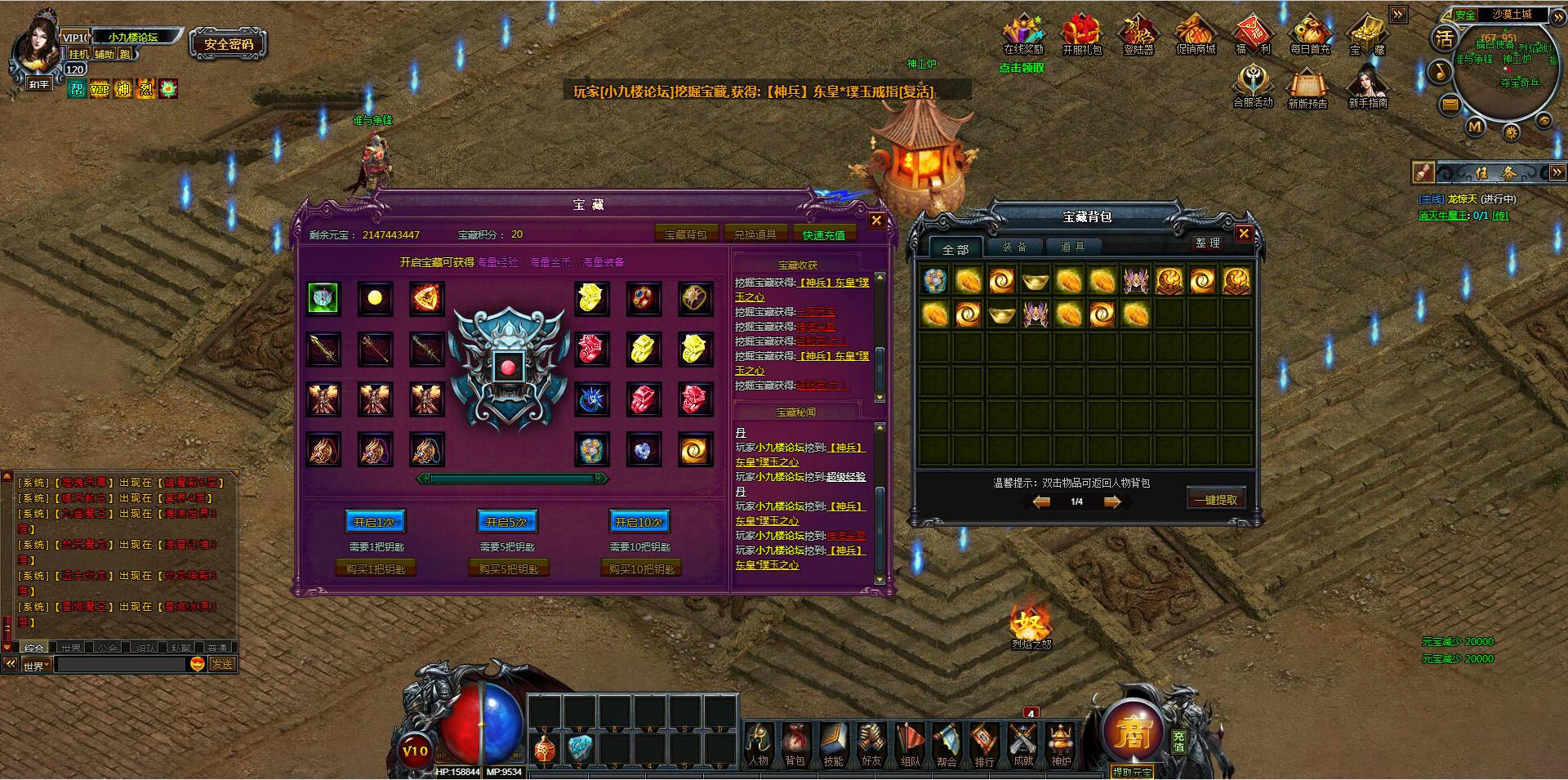The image size is (1568, 780).
Task: Sort the bag with 整理 button
Action: [x=1208, y=243]
